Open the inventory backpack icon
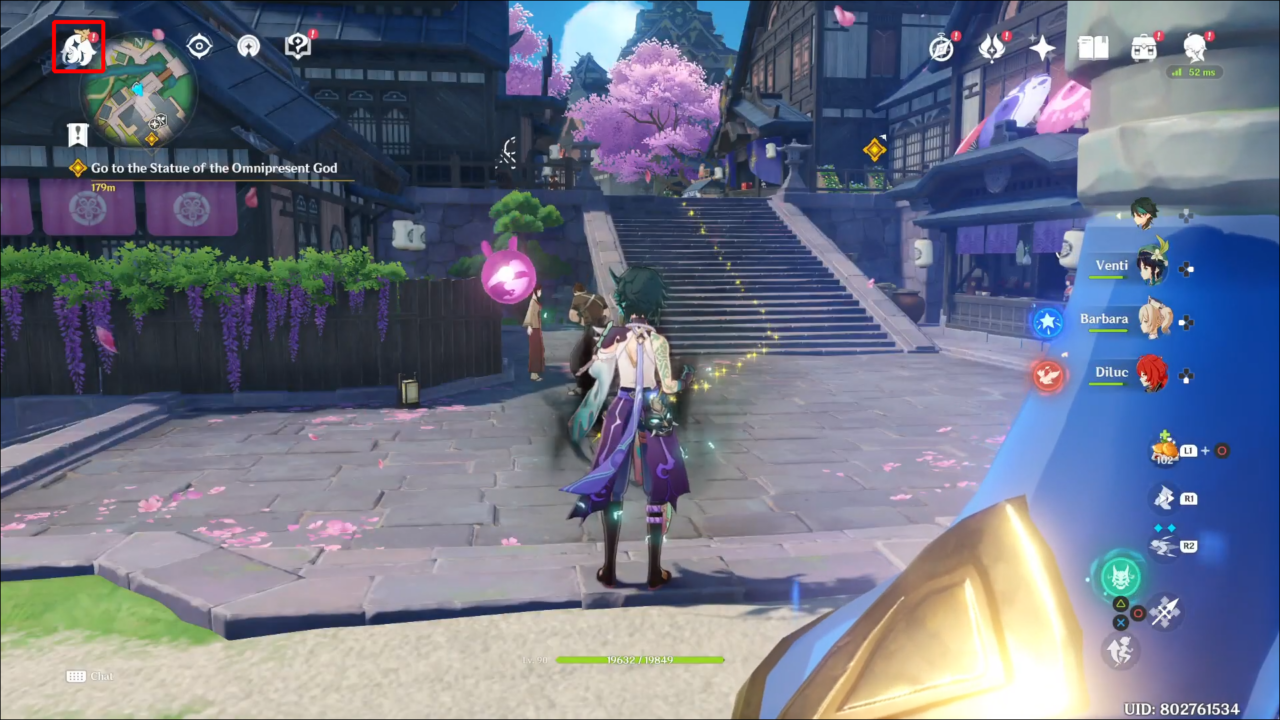The height and width of the screenshot is (720, 1280). (x=1144, y=47)
